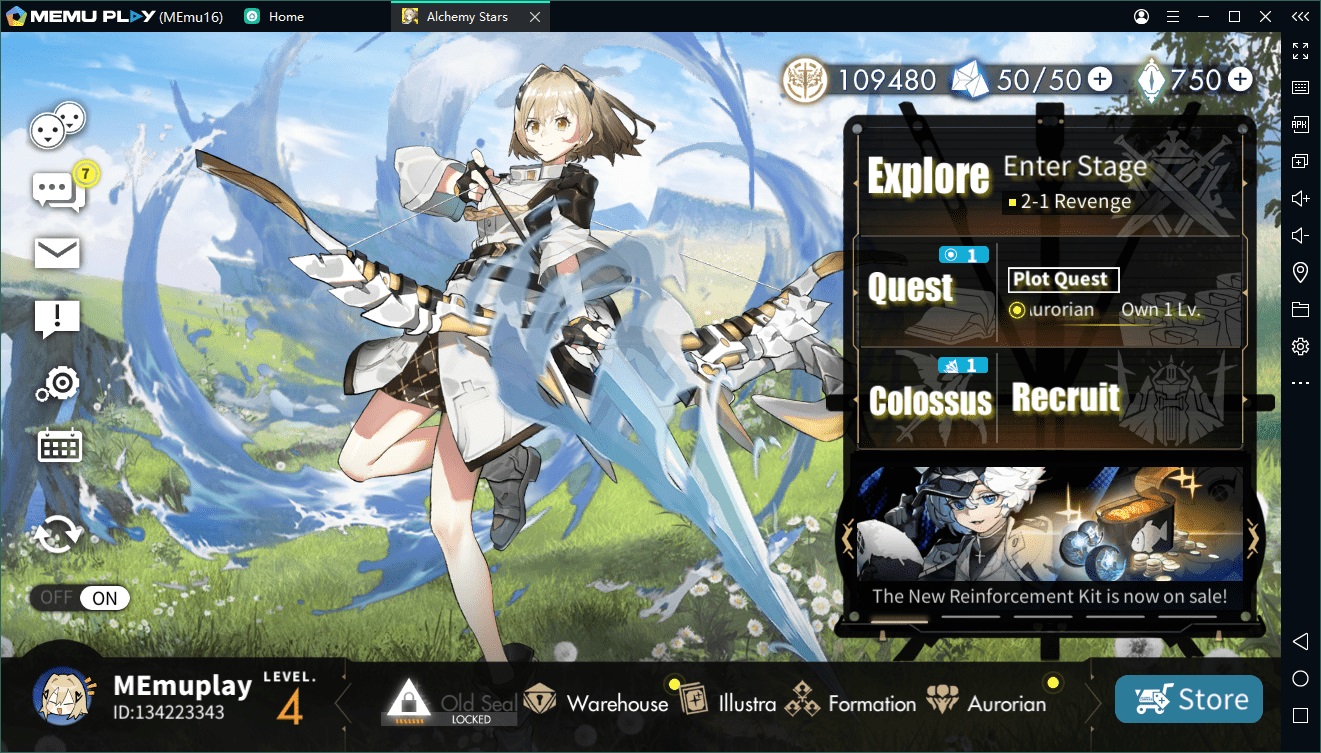Open the Store
The width and height of the screenshot is (1321, 753).
pyautogui.click(x=1188, y=700)
